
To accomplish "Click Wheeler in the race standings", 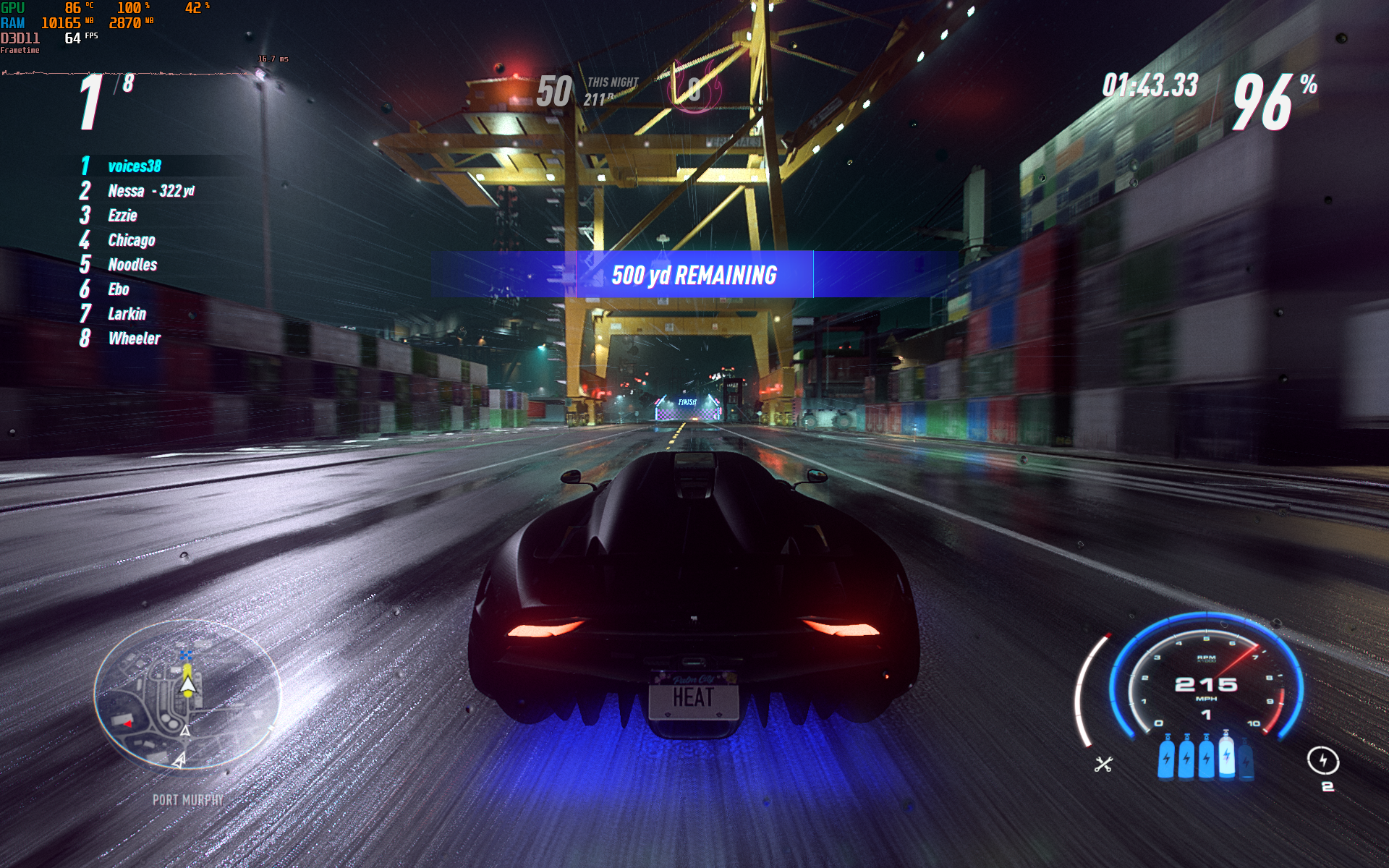I will (x=134, y=339).
